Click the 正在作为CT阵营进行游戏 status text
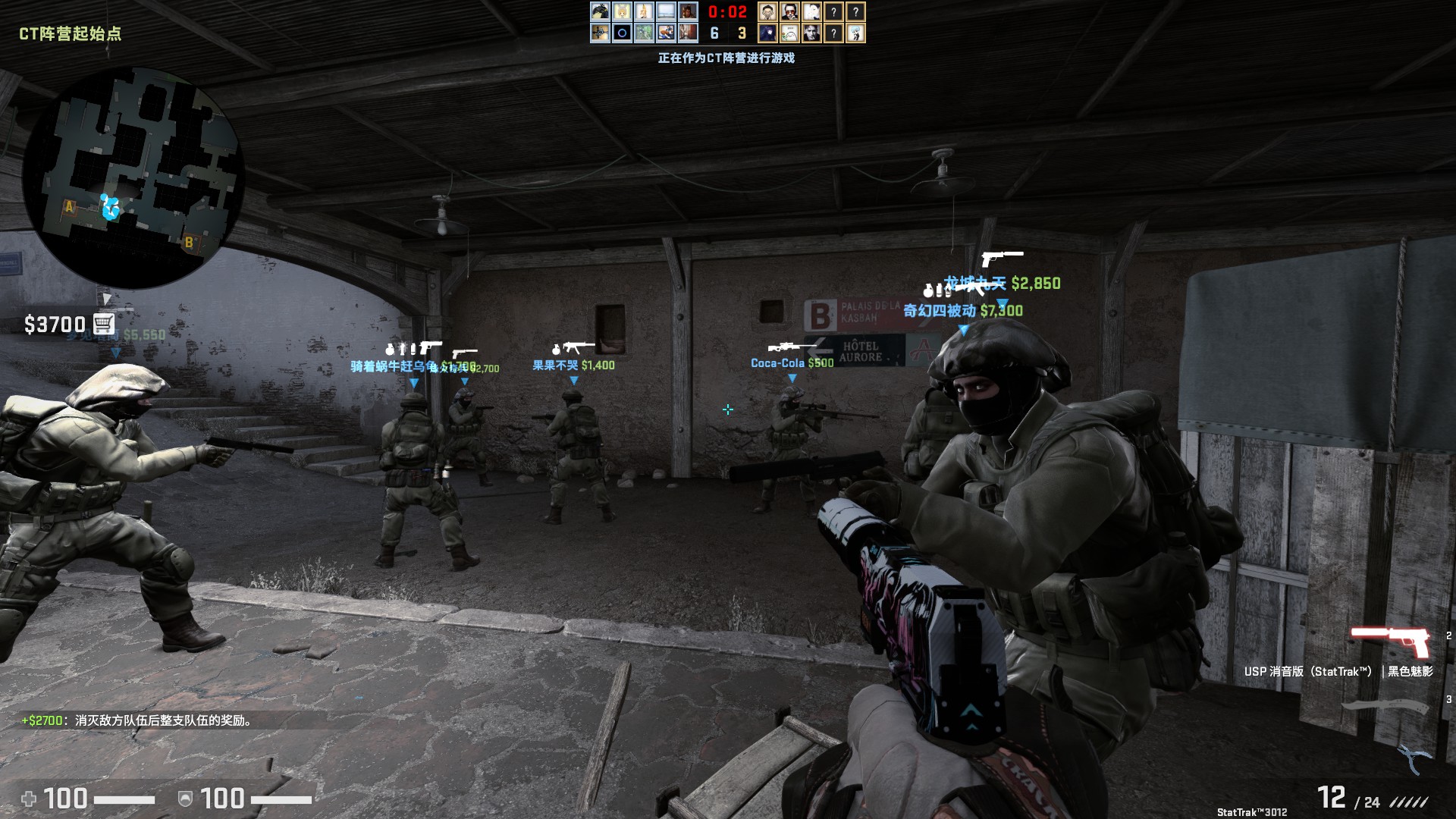Viewport: 1456px width, 819px height. pos(730,56)
